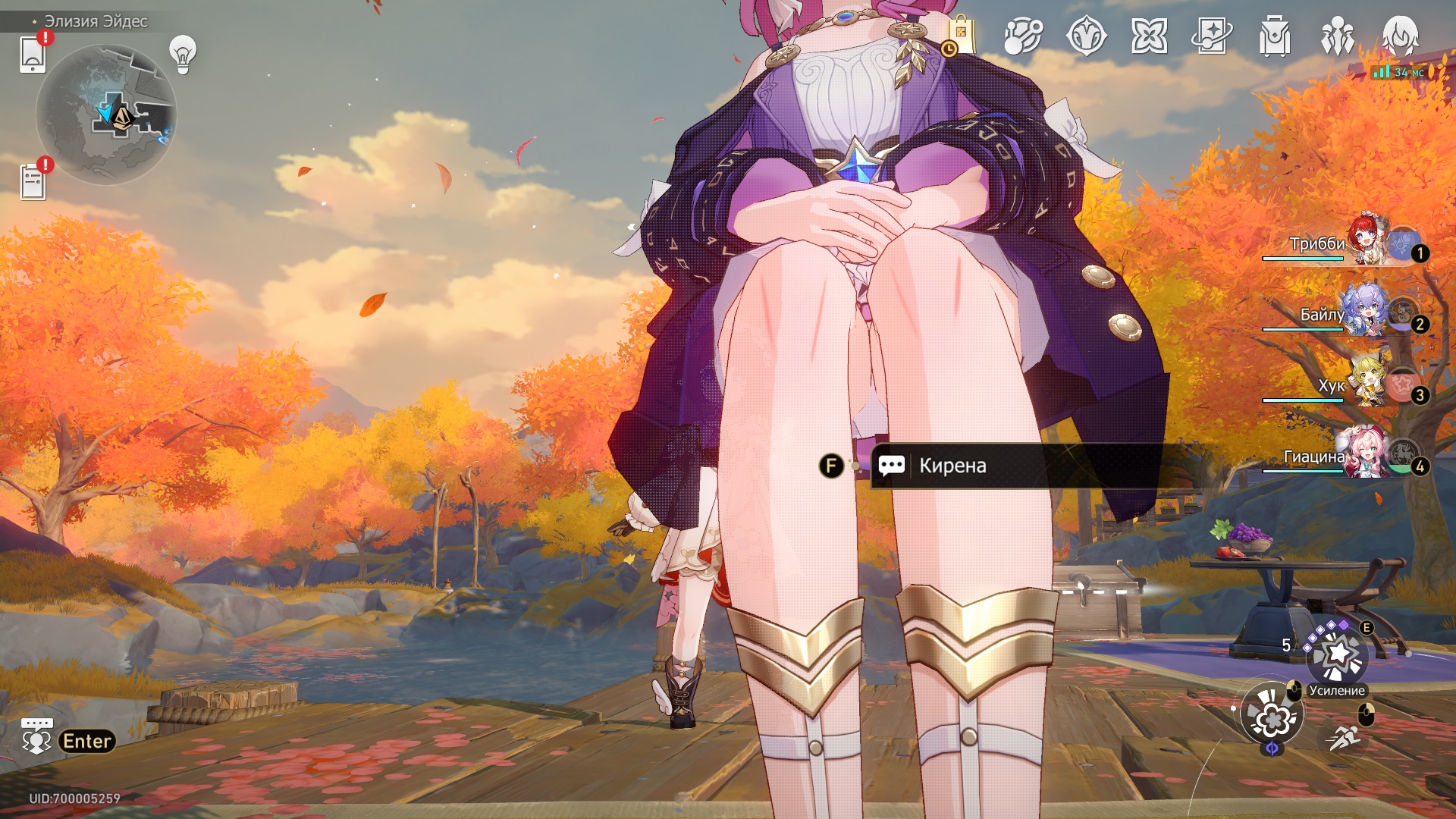1456x819 pixels.
Task: Open the suitcase inventory icon
Action: [x=1275, y=36]
